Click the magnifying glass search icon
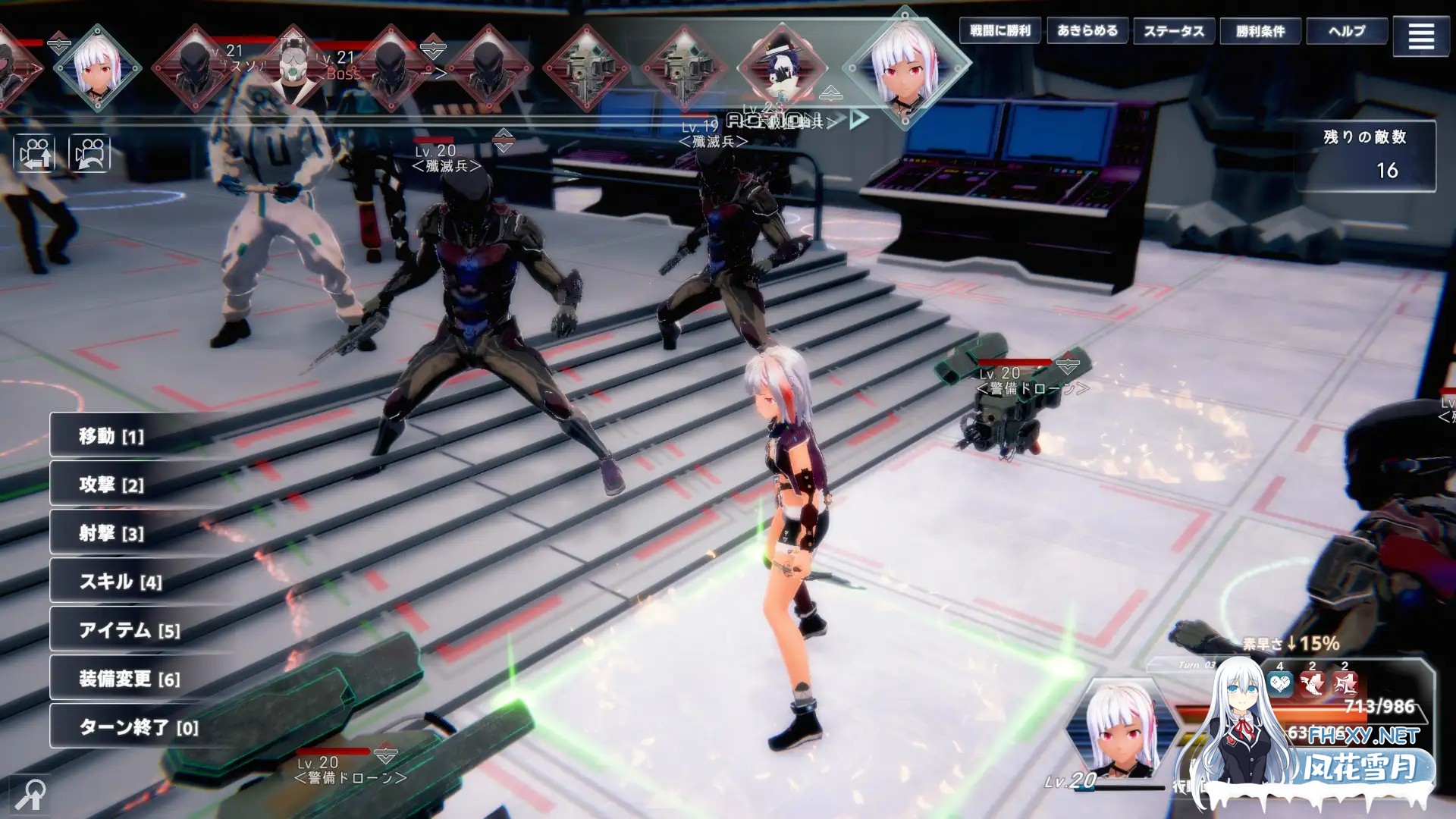Image resolution: width=1456 pixels, height=819 pixels. pyautogui.click(x=30, y=795)
